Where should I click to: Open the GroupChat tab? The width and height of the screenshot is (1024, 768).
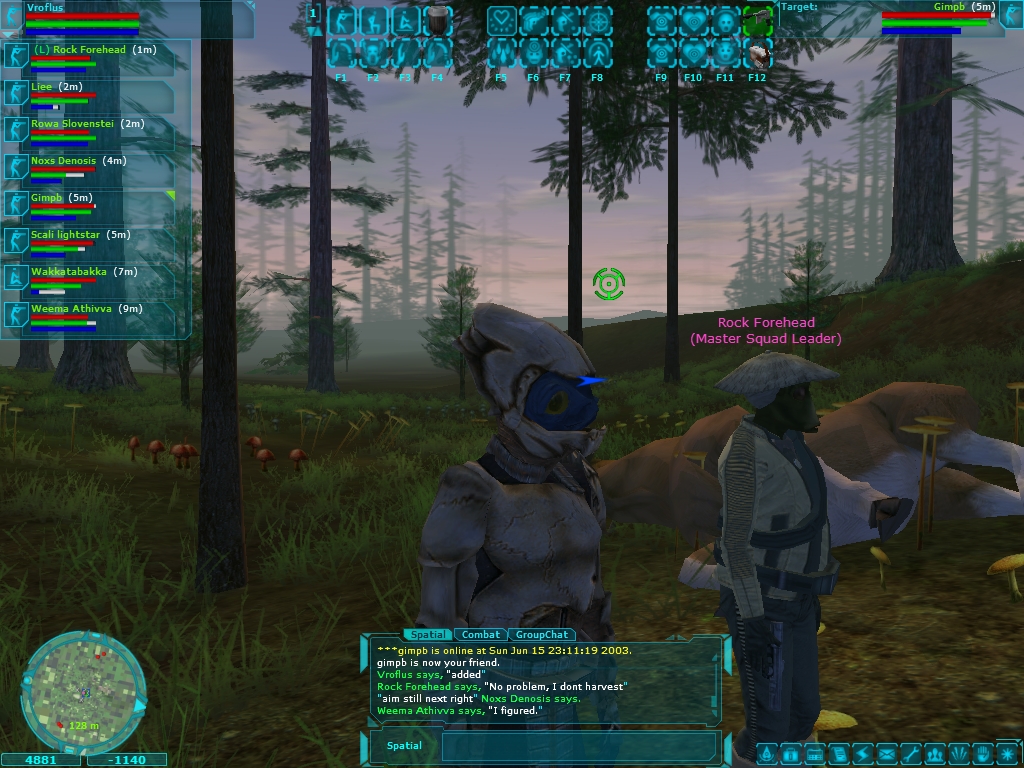542,635
